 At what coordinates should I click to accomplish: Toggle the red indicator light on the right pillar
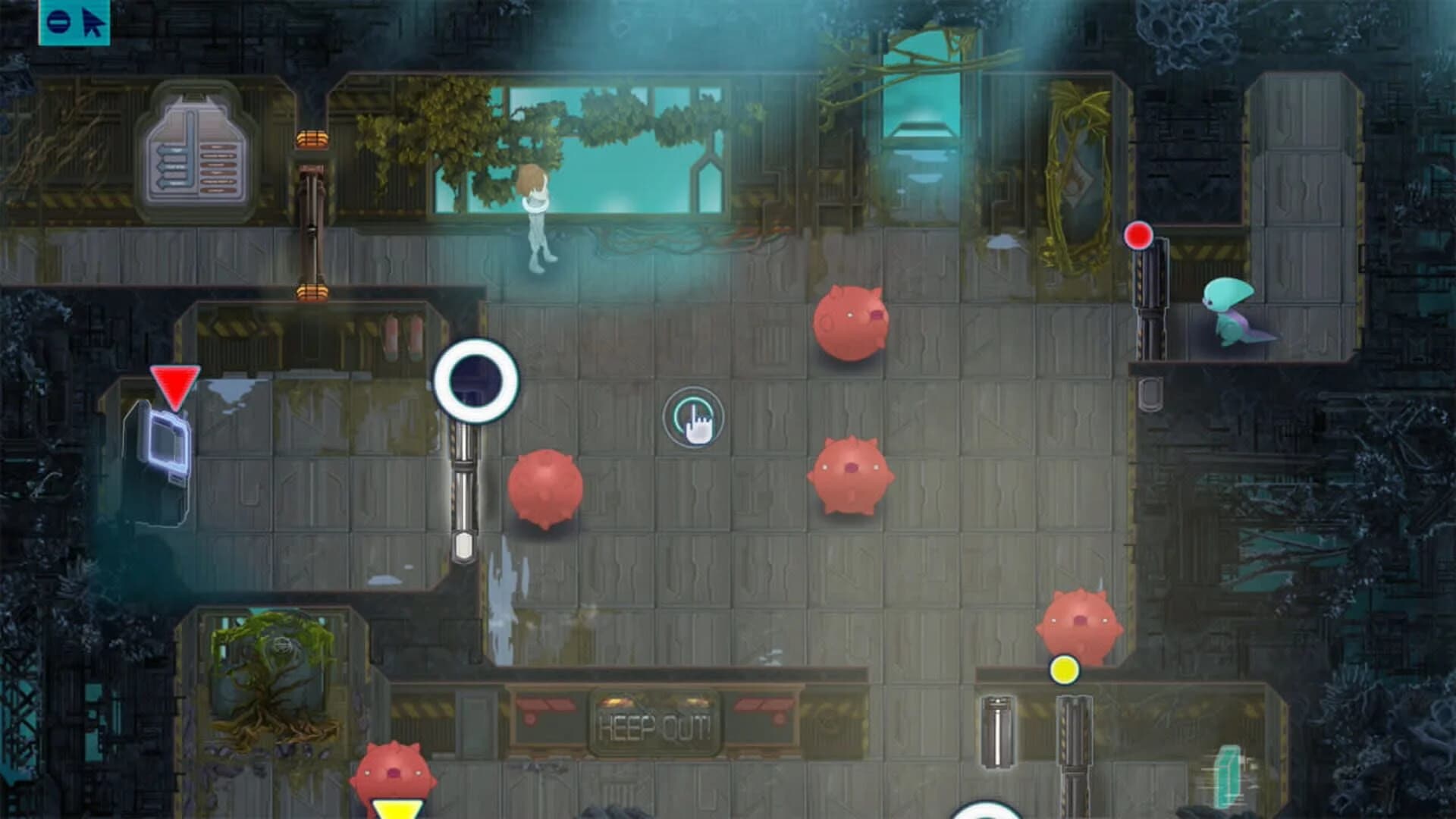pyautogui.click(x=1139, y=236)
